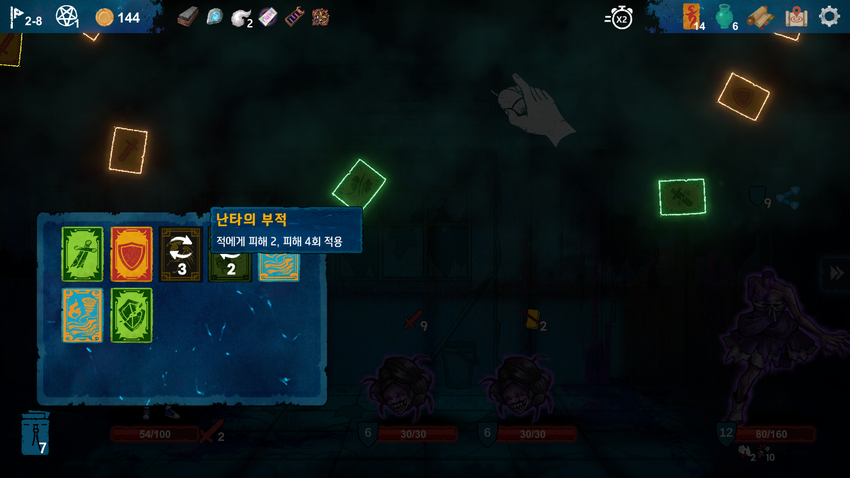Select the green sword talisman card
This screenshot has width=850, height=478.
[x=82, y=254]
